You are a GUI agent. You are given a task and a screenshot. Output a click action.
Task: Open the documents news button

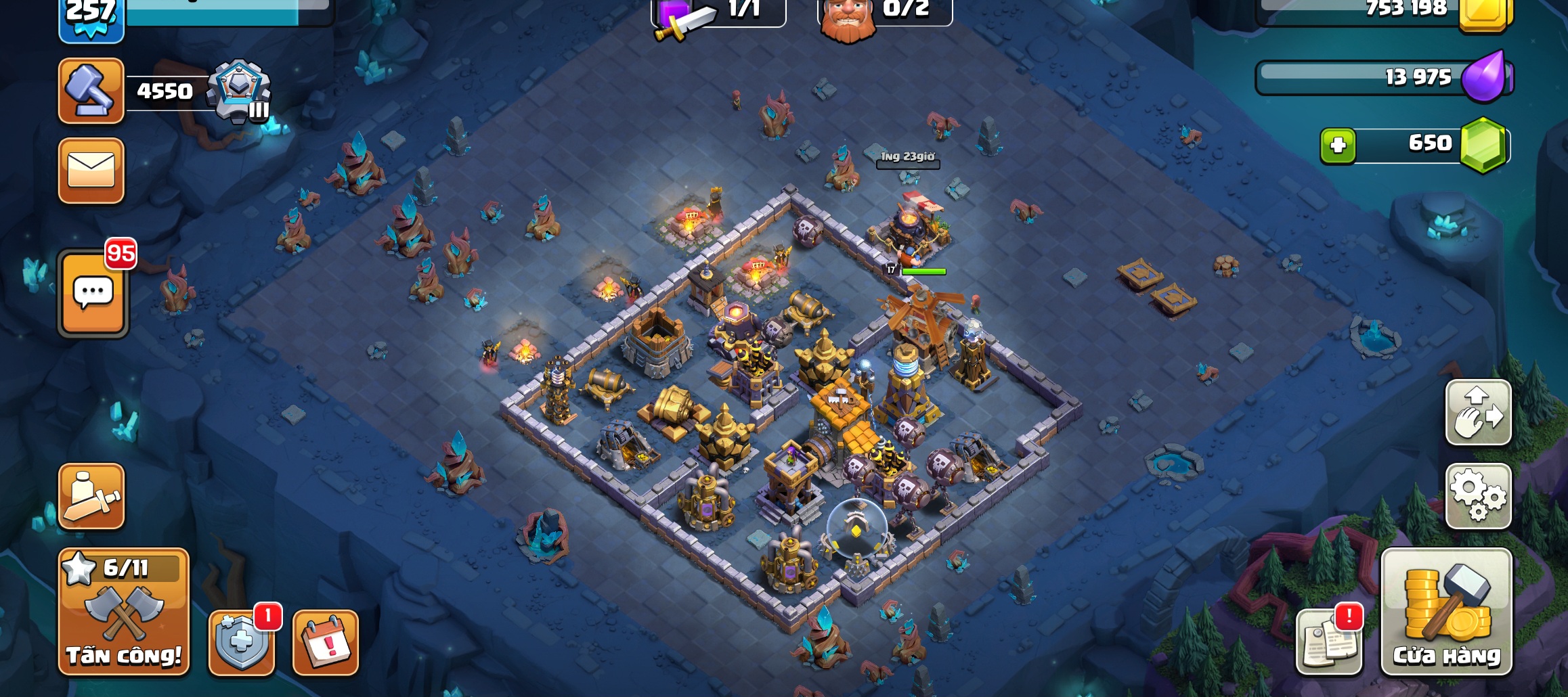point(1328,643)
